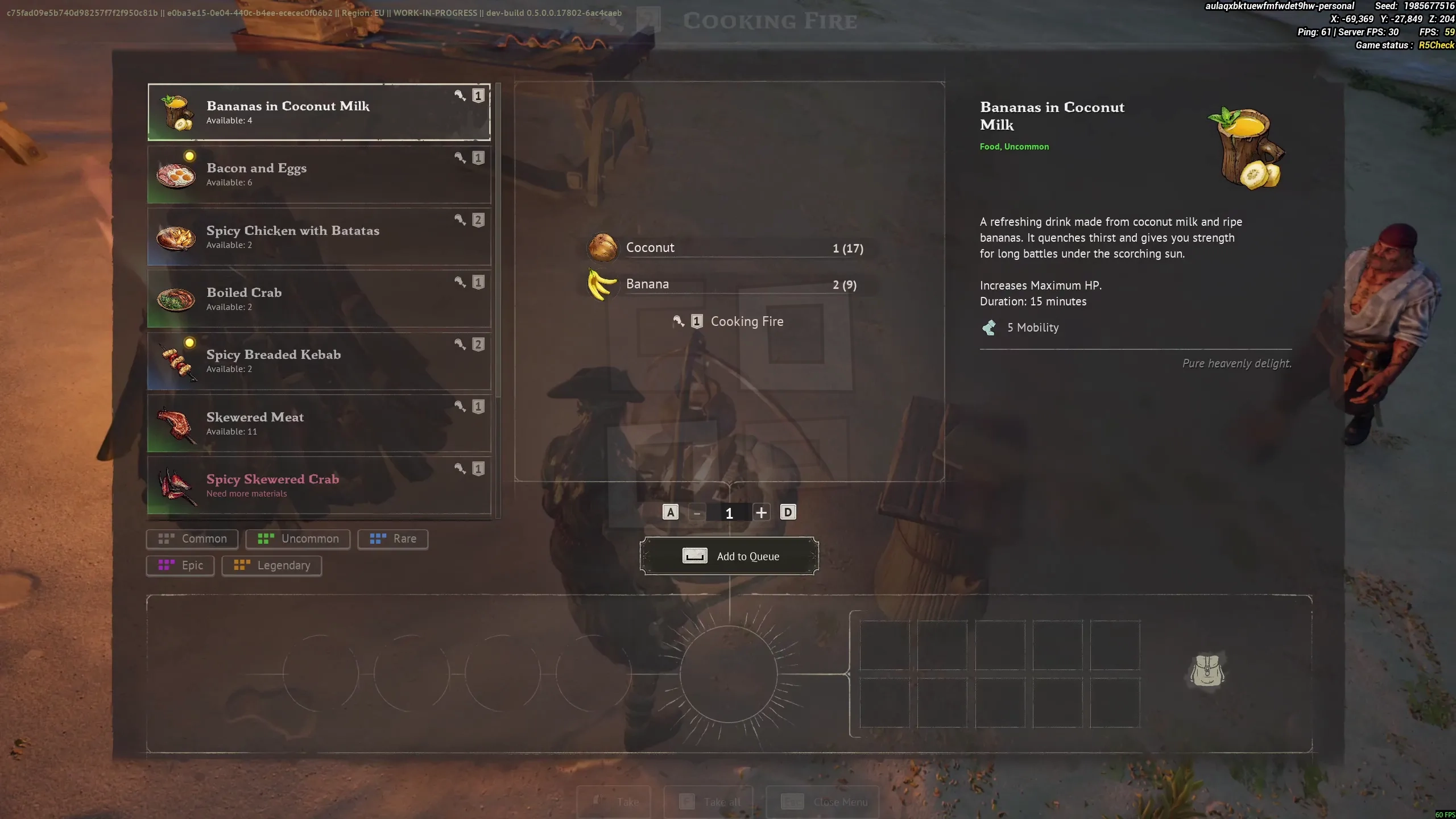Click the Add to Queue button
Image resolution: width=1456 pixels, height=819 pixels.
click(730, 556)
